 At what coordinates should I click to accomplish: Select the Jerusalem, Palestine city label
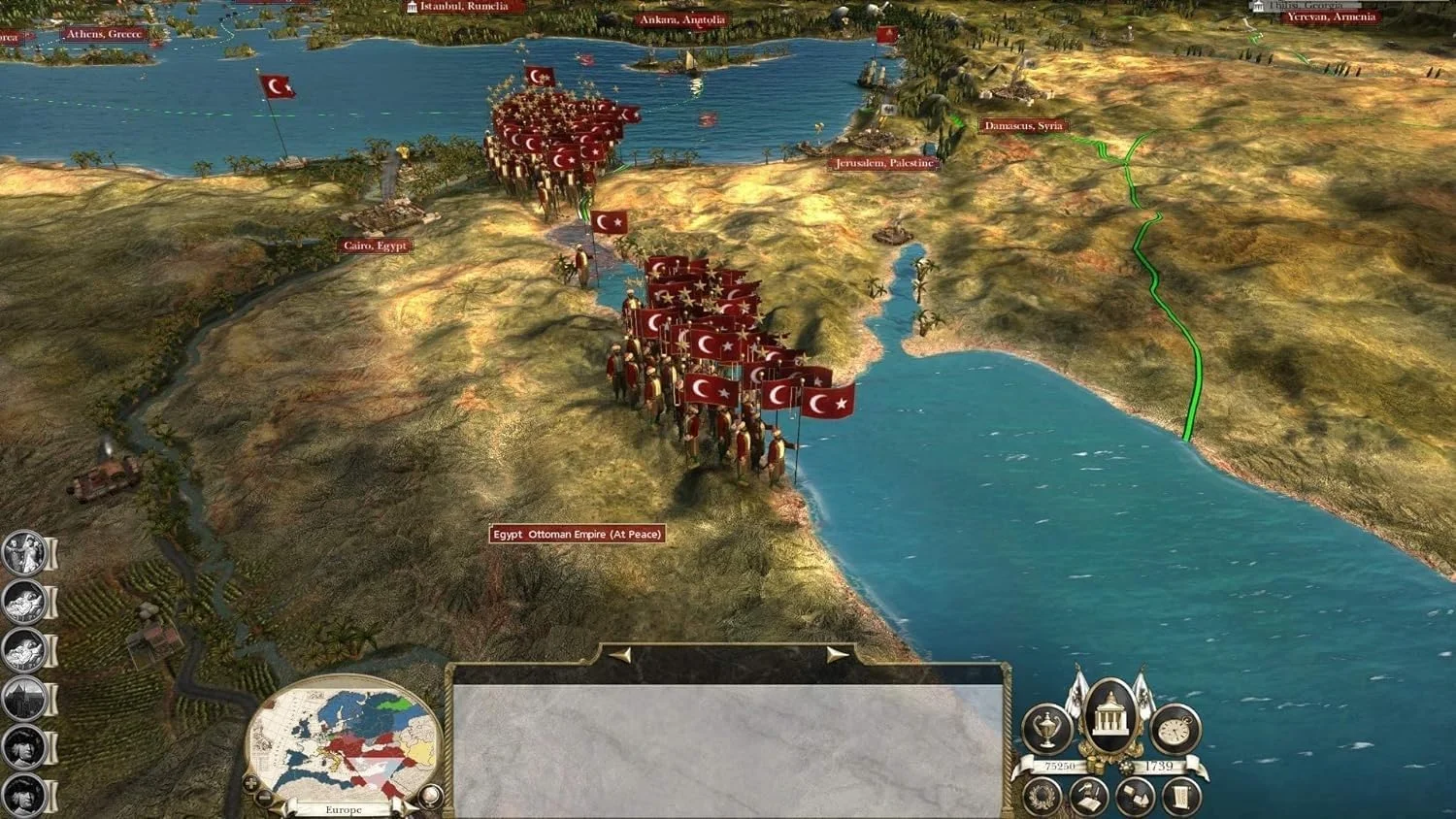click(884, 163)
